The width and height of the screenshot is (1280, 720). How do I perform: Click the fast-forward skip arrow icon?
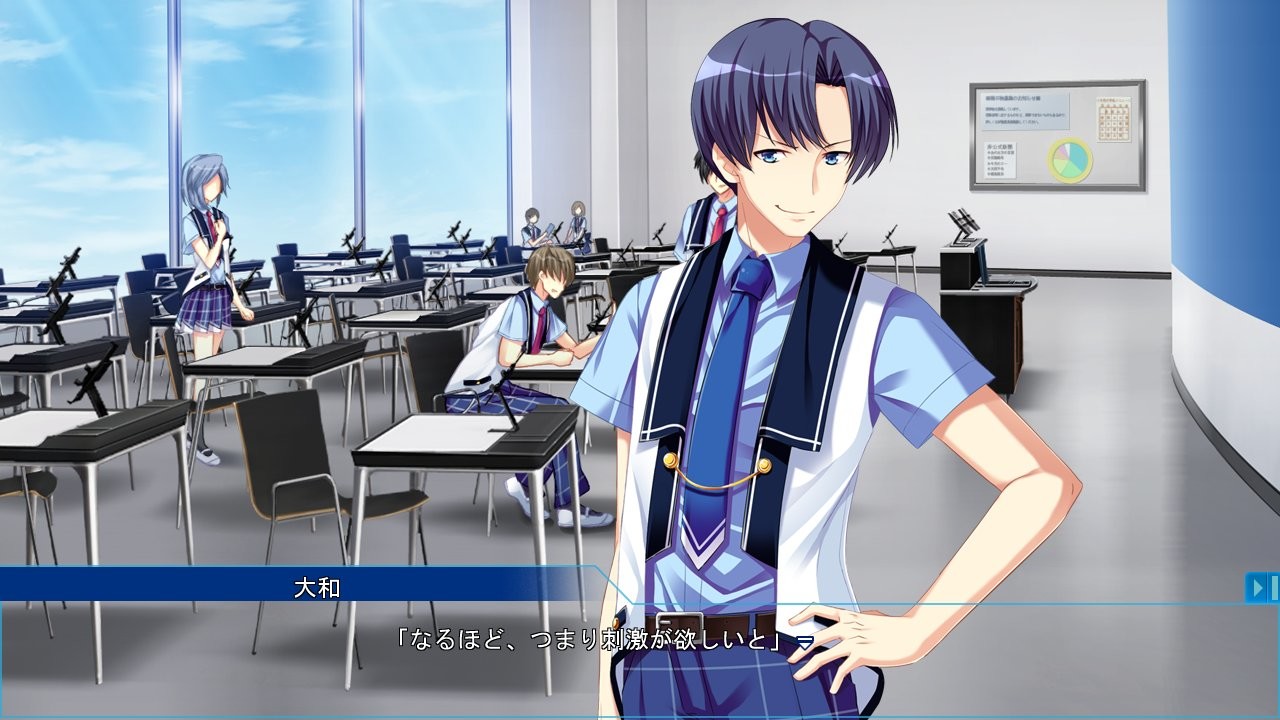[1257, 588]
